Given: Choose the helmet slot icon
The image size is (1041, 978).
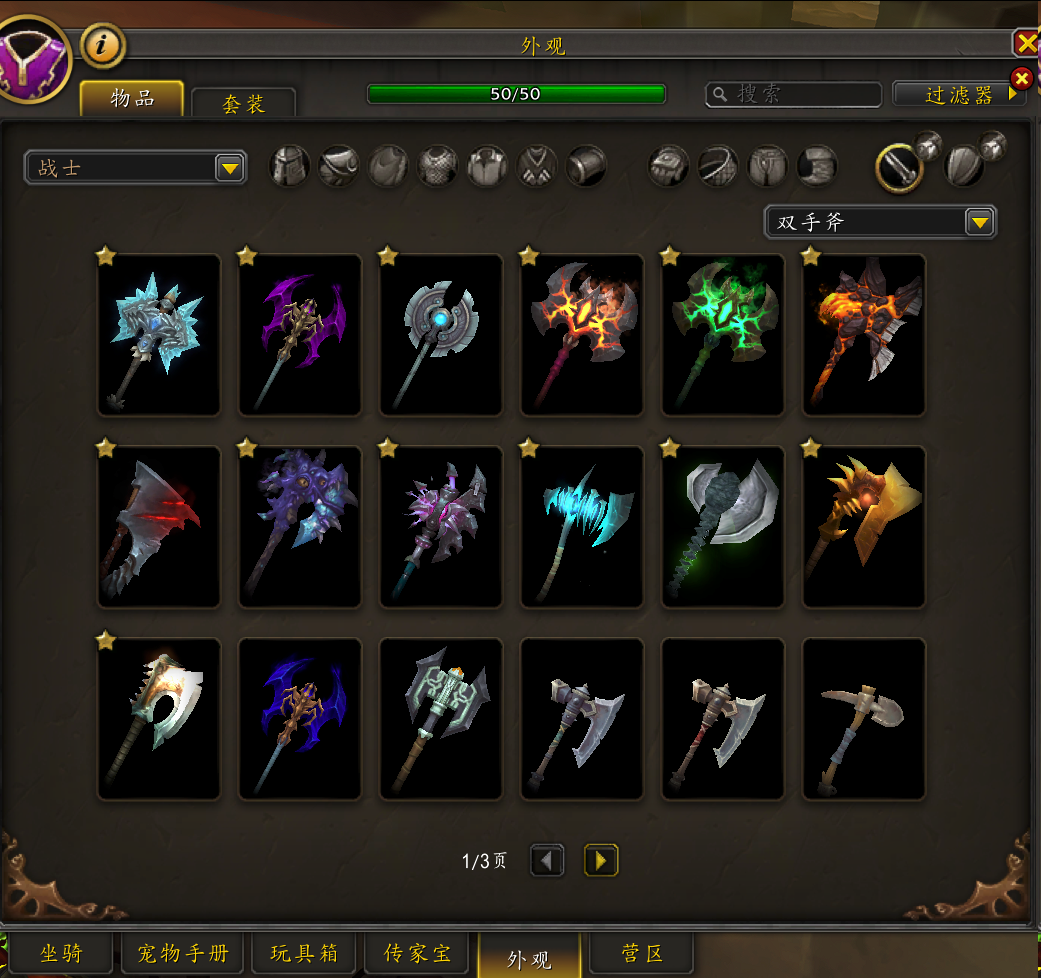Looking at the screenshot, I should tap(290, 166).
